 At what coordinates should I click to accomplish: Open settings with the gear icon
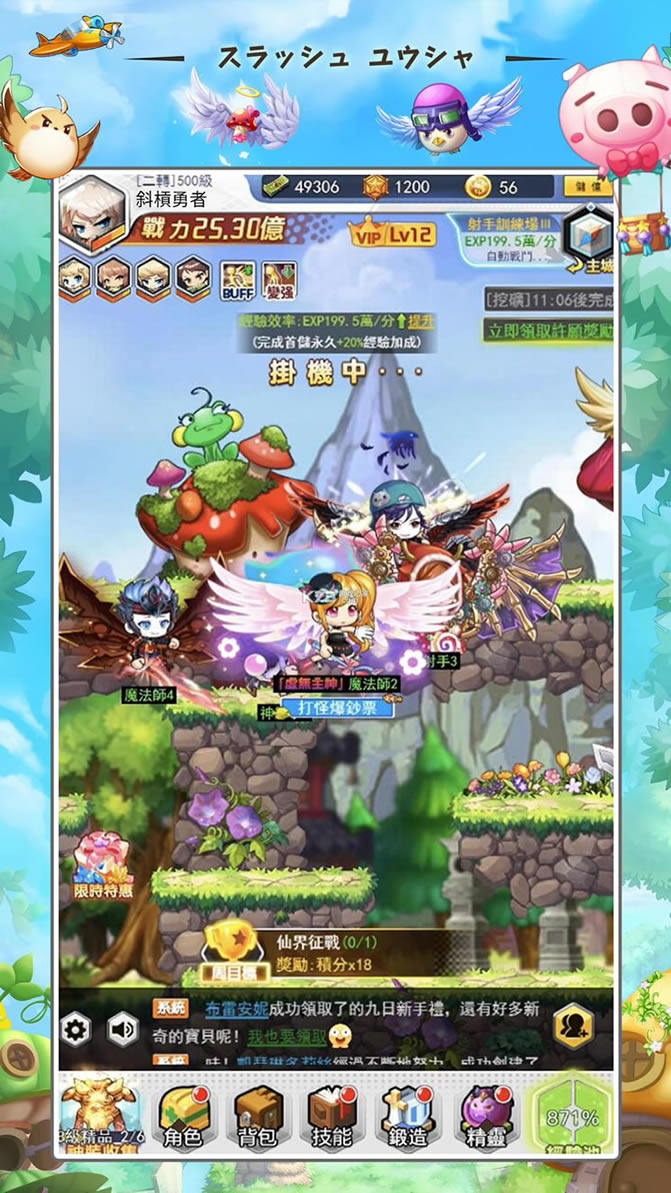(x=77, y=1028)
